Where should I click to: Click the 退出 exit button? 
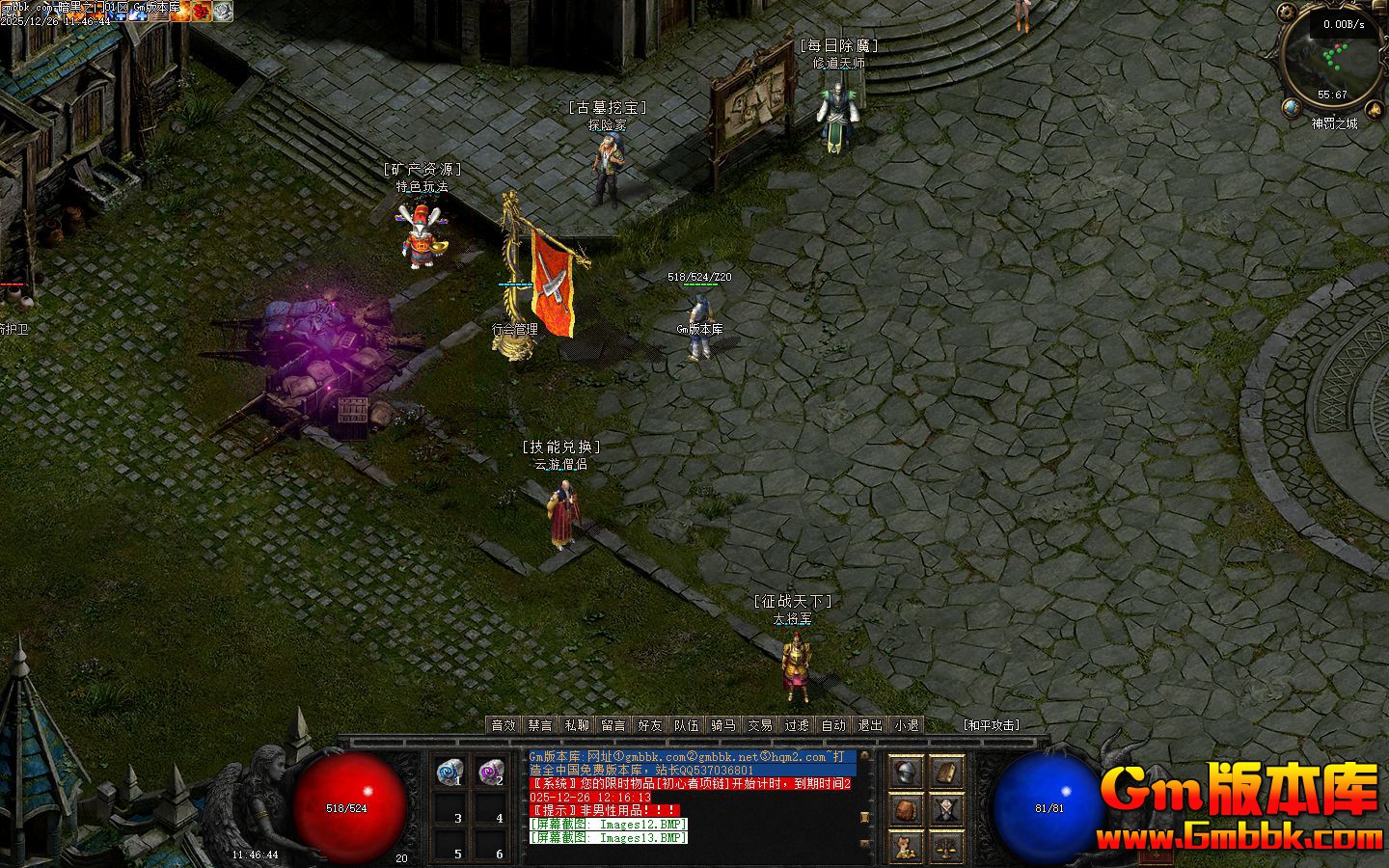(870, 725)
